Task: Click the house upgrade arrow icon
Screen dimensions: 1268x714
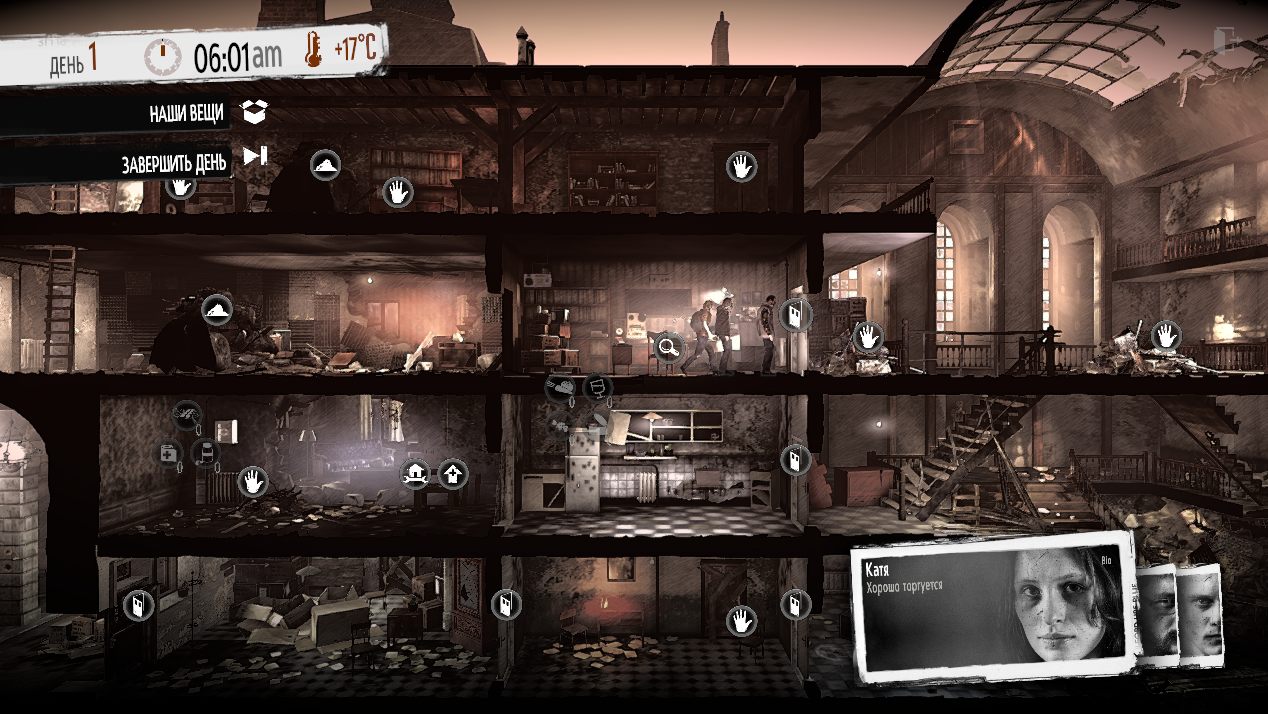Action: pos(453,472)
